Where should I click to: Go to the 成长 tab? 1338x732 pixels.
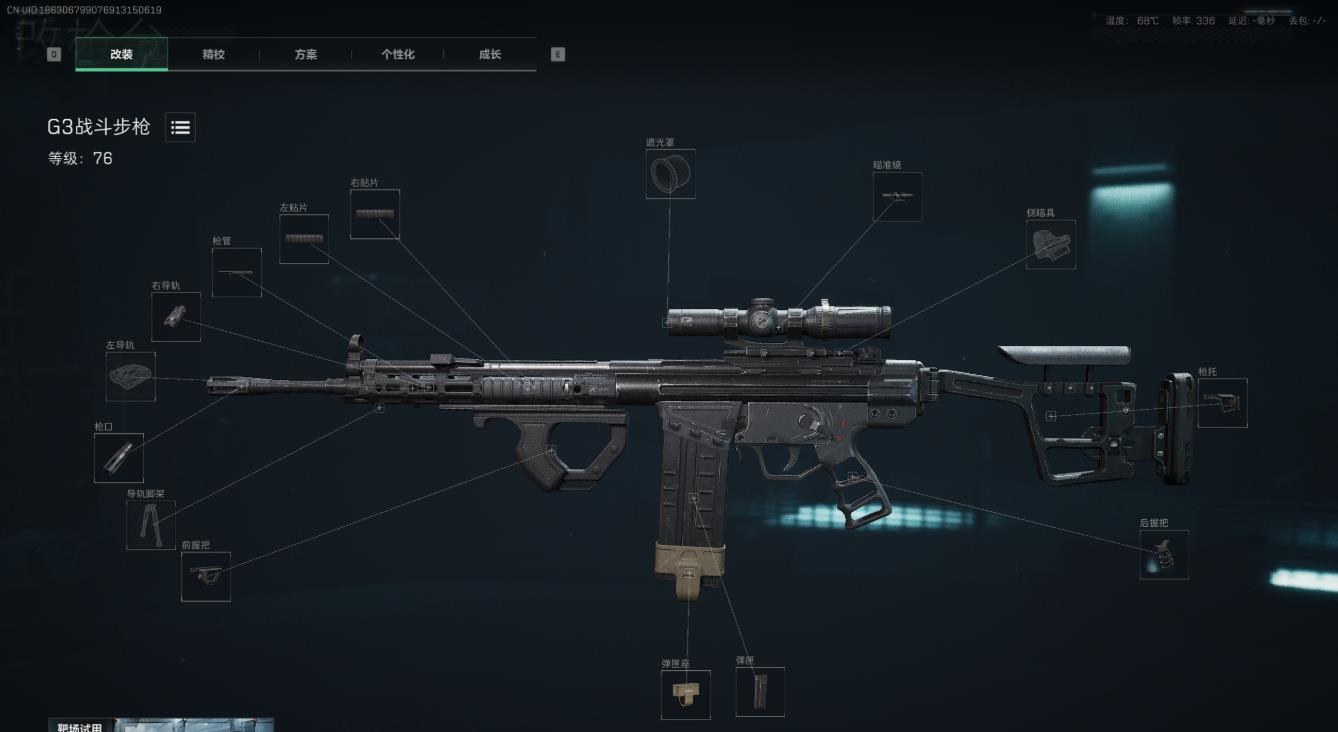click(489, 55)
